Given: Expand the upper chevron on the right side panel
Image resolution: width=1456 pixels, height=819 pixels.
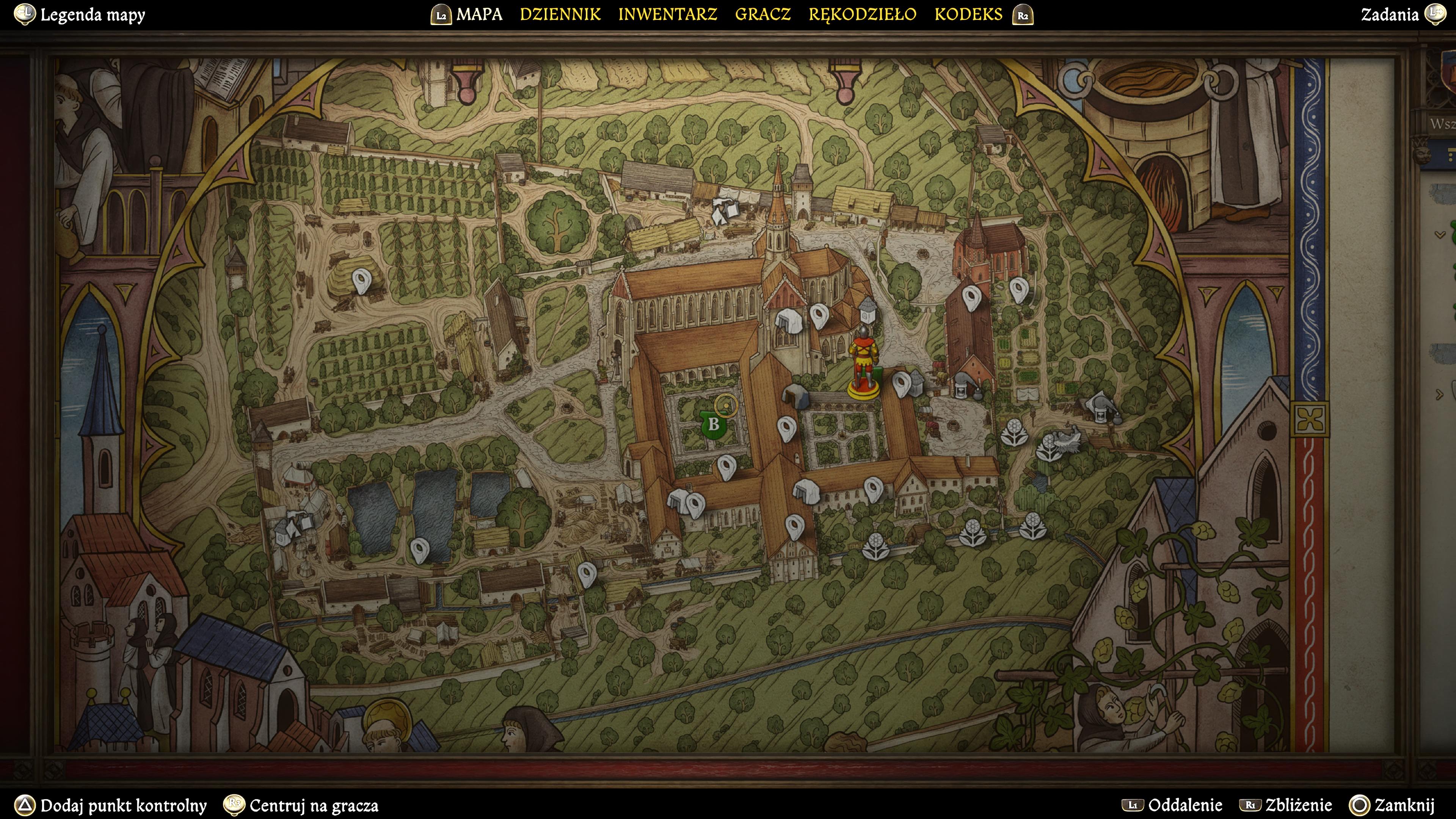Looking at the screenshot, I should pos(1440,235).
